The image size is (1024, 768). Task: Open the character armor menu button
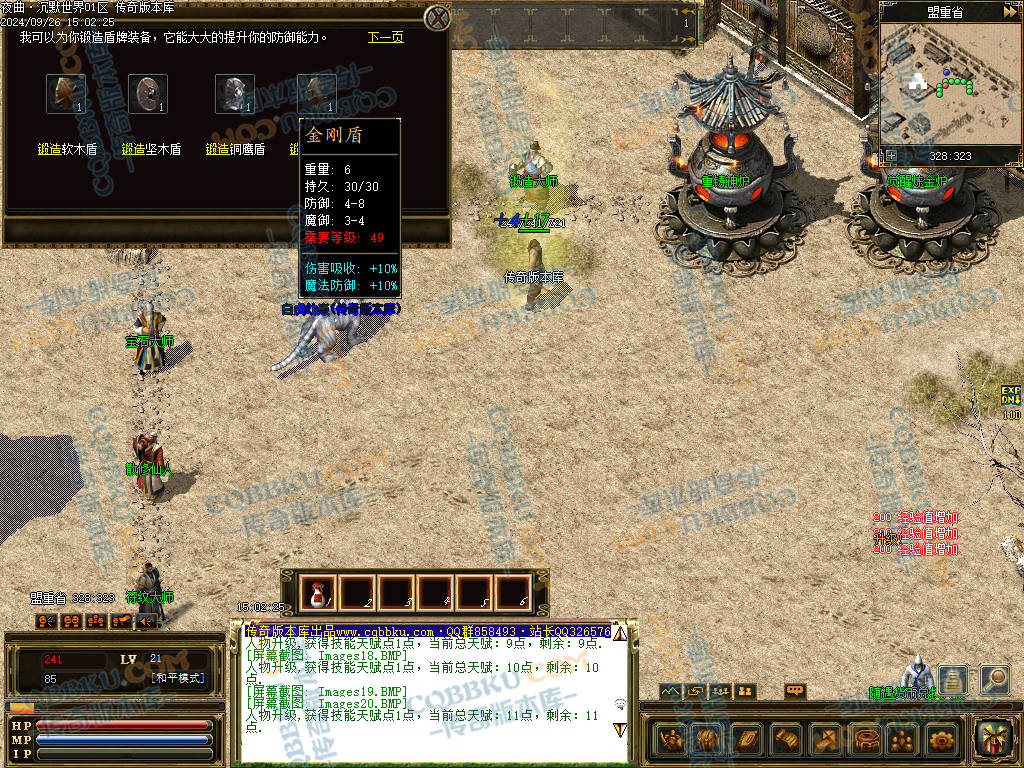[671, 740]
